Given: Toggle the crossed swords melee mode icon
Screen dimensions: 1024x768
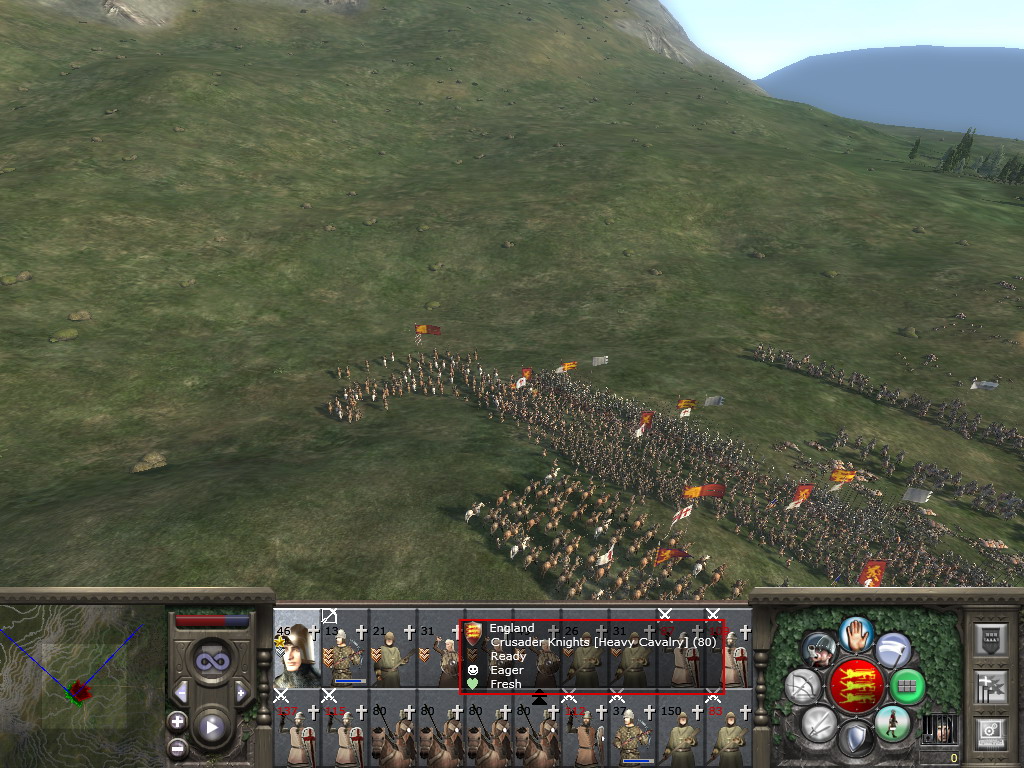Looking at the screenshot, I should pyautogui.click(x=819, y=722).
